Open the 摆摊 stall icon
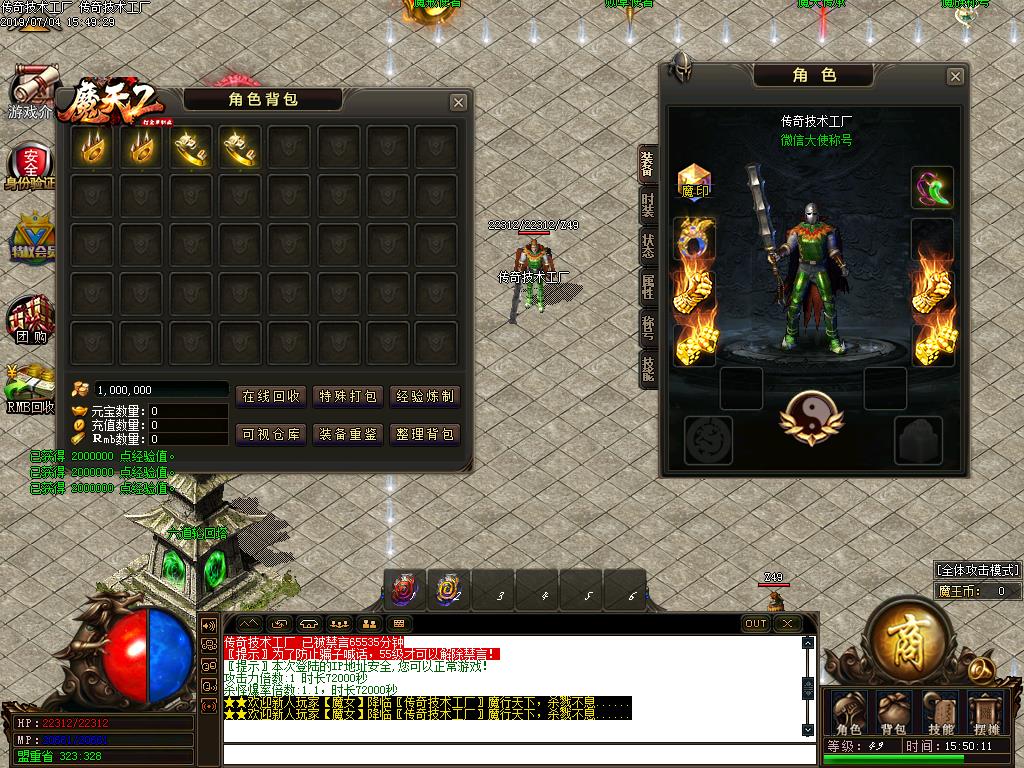 tap(987, 714)
